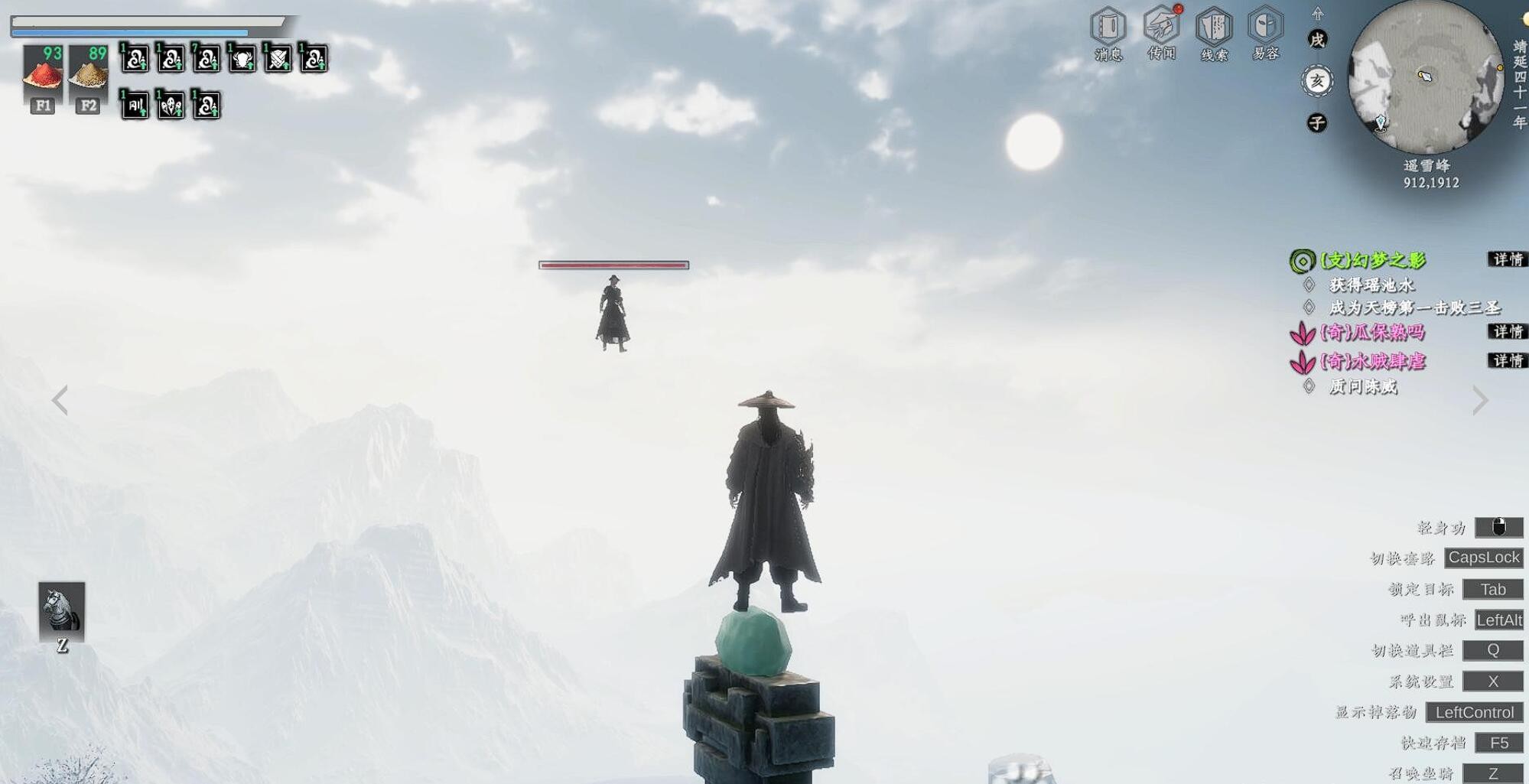The image size is (1529, 784).
Task: Click the circular minimap of 遥雪峰
Action: tap(1425, 77)
